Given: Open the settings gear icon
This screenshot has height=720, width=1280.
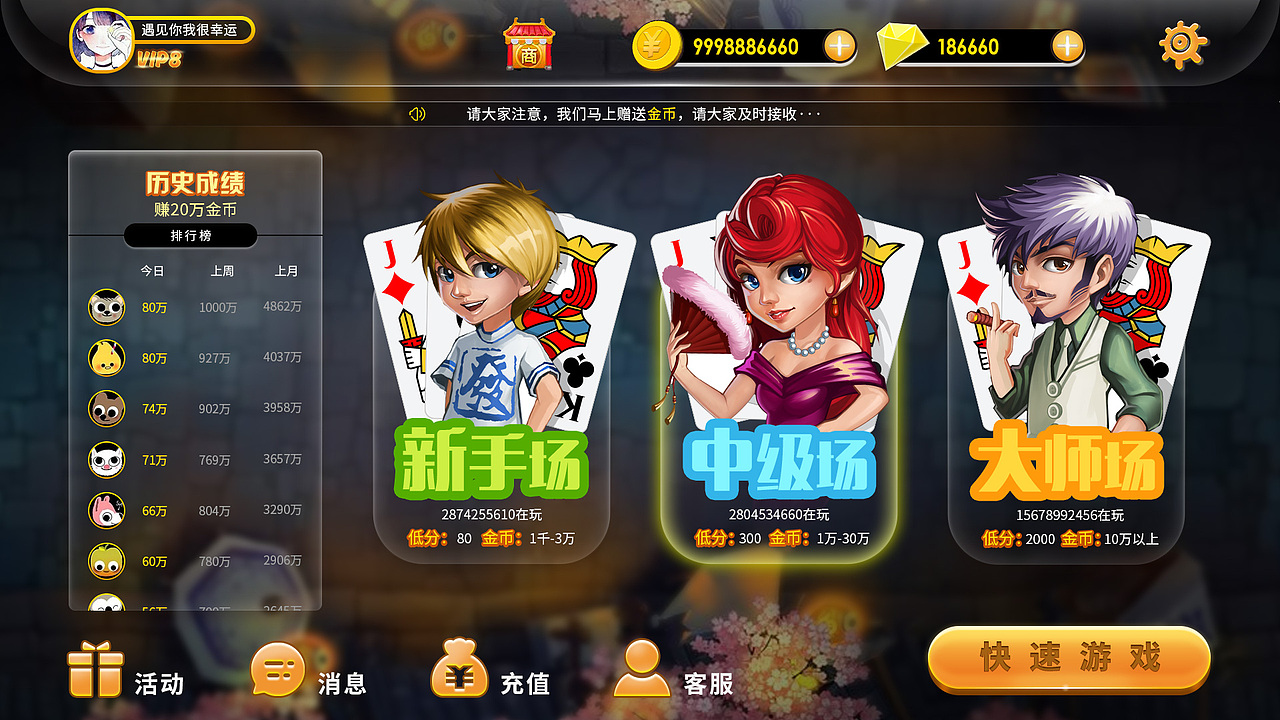Looking at the screenshot, I should (1181, 44).
